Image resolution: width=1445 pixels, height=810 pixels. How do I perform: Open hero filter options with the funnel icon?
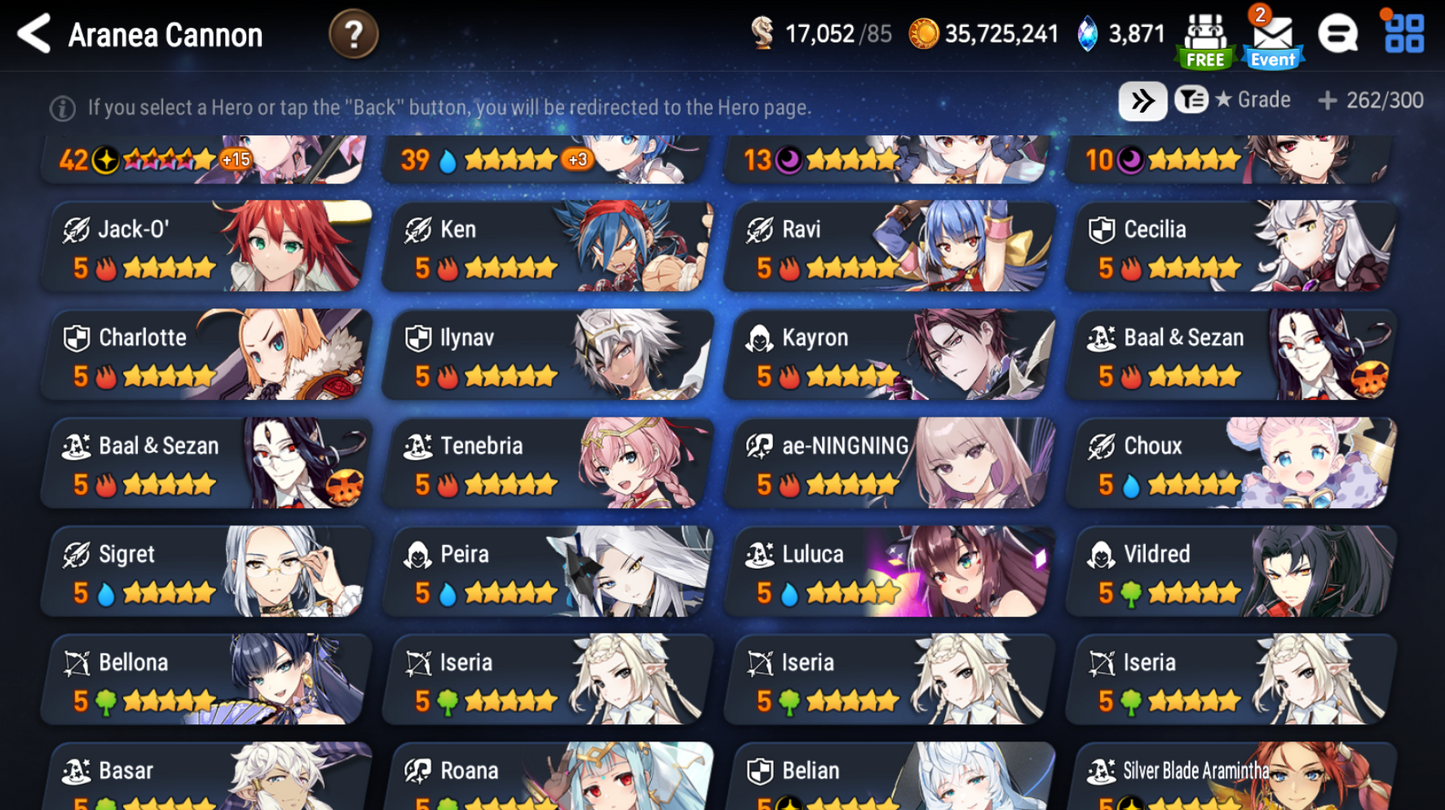tap(1190, 100)
